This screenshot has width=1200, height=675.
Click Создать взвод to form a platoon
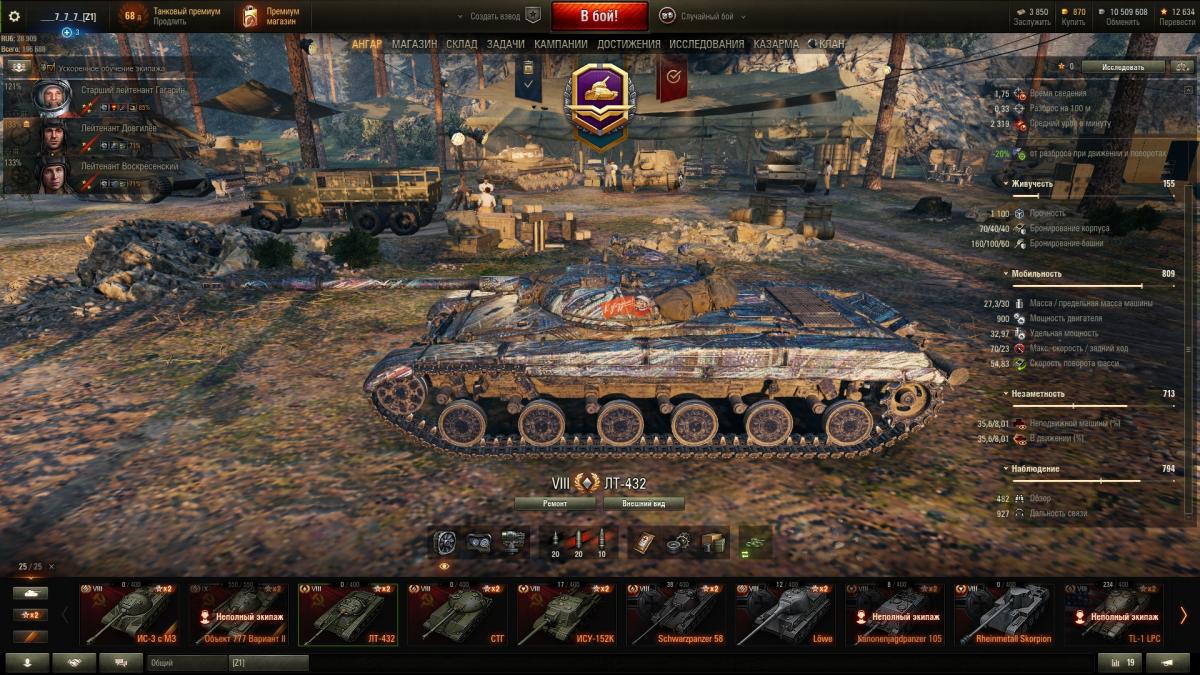[x=496, y=16]
